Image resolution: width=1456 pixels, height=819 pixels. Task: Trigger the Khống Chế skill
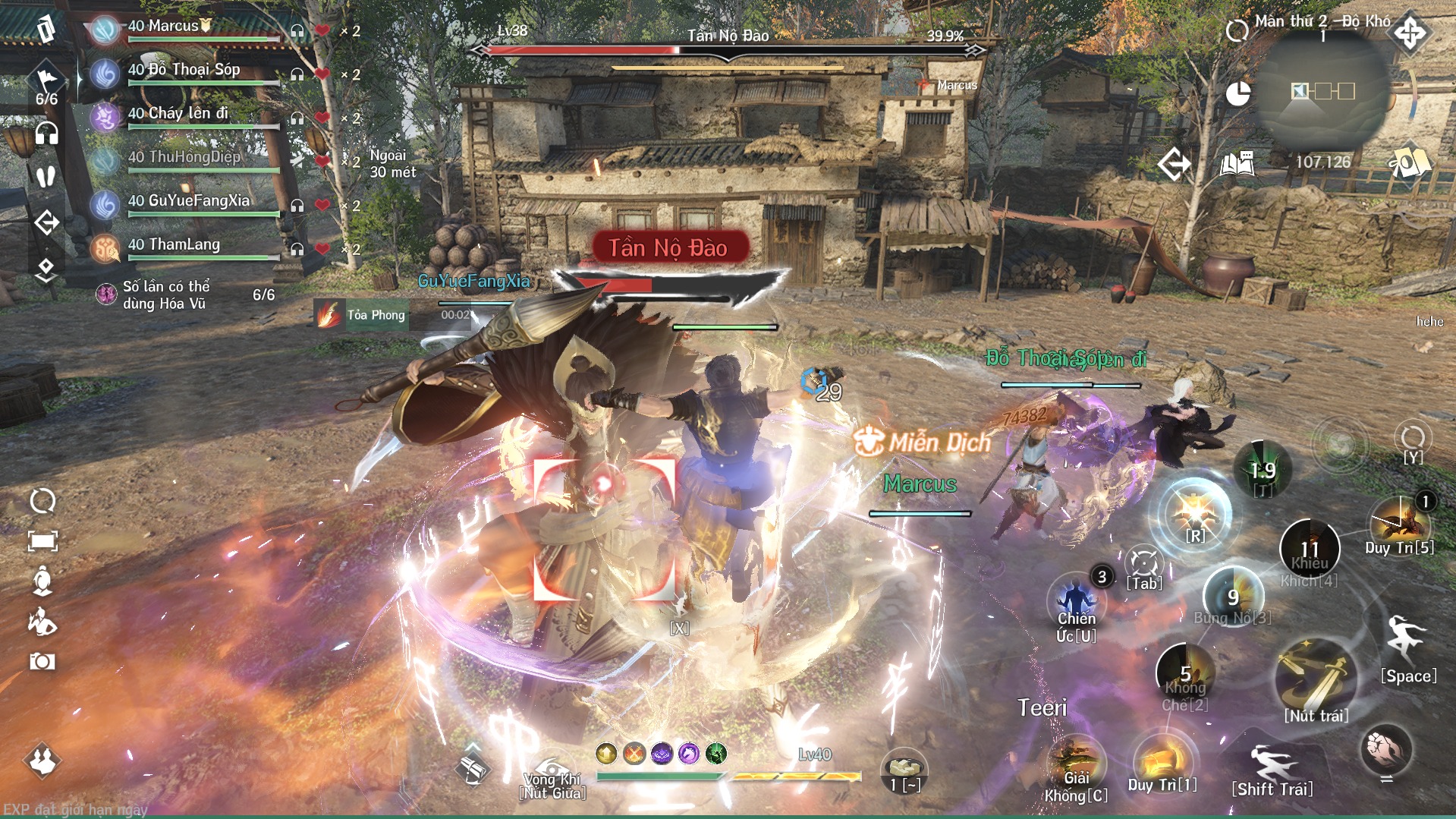pyautogui.click(x=1184, y=672)
